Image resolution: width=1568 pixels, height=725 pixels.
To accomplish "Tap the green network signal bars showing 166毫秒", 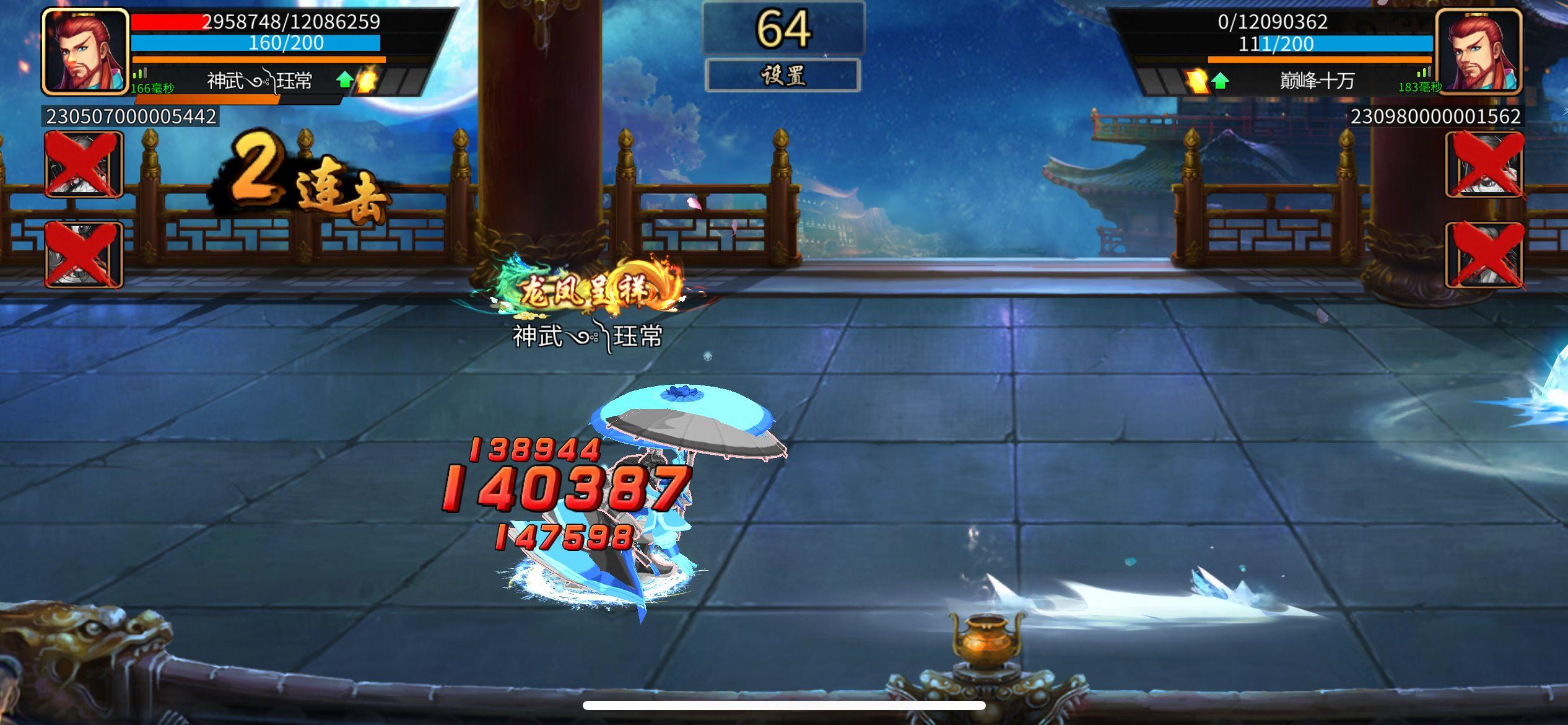I will pos(141,78).
